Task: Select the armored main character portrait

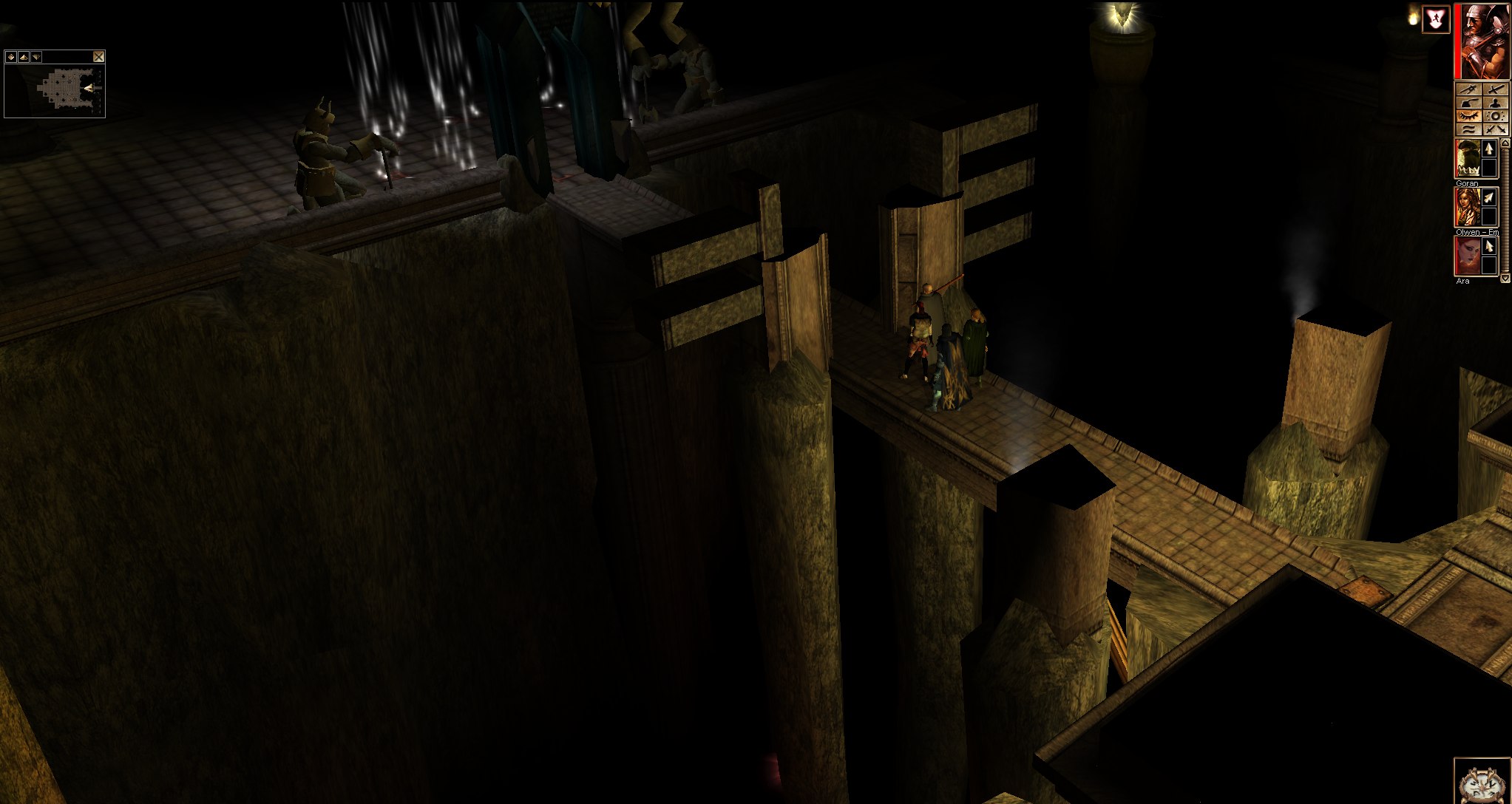Action: (1484, 41)
